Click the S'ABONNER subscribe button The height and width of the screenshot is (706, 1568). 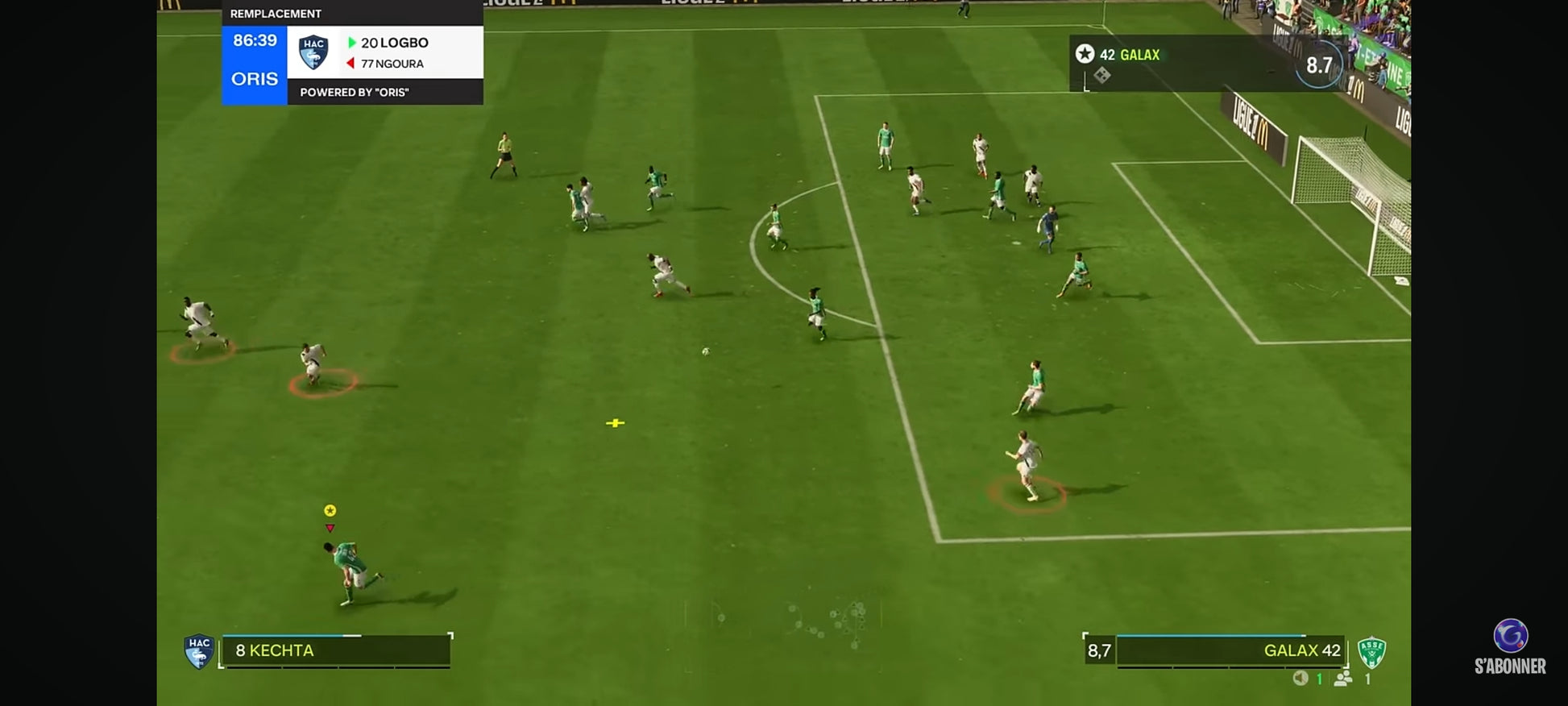tap(1510, 647)
